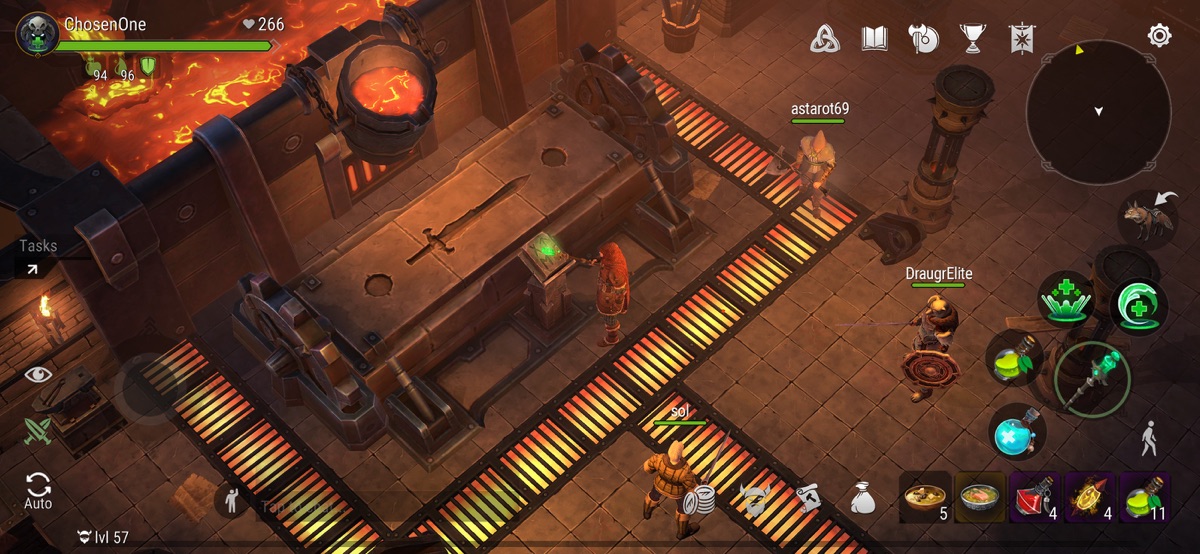Click the ChosenOne skull portrait
Viewport: 1200px width, 554px height.
[x=37, y=35]
